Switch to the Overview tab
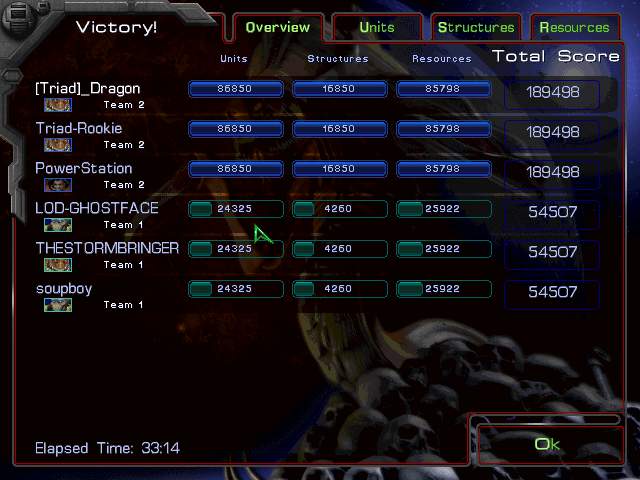This screenshot has width=640, height=480. pos(277,27)
